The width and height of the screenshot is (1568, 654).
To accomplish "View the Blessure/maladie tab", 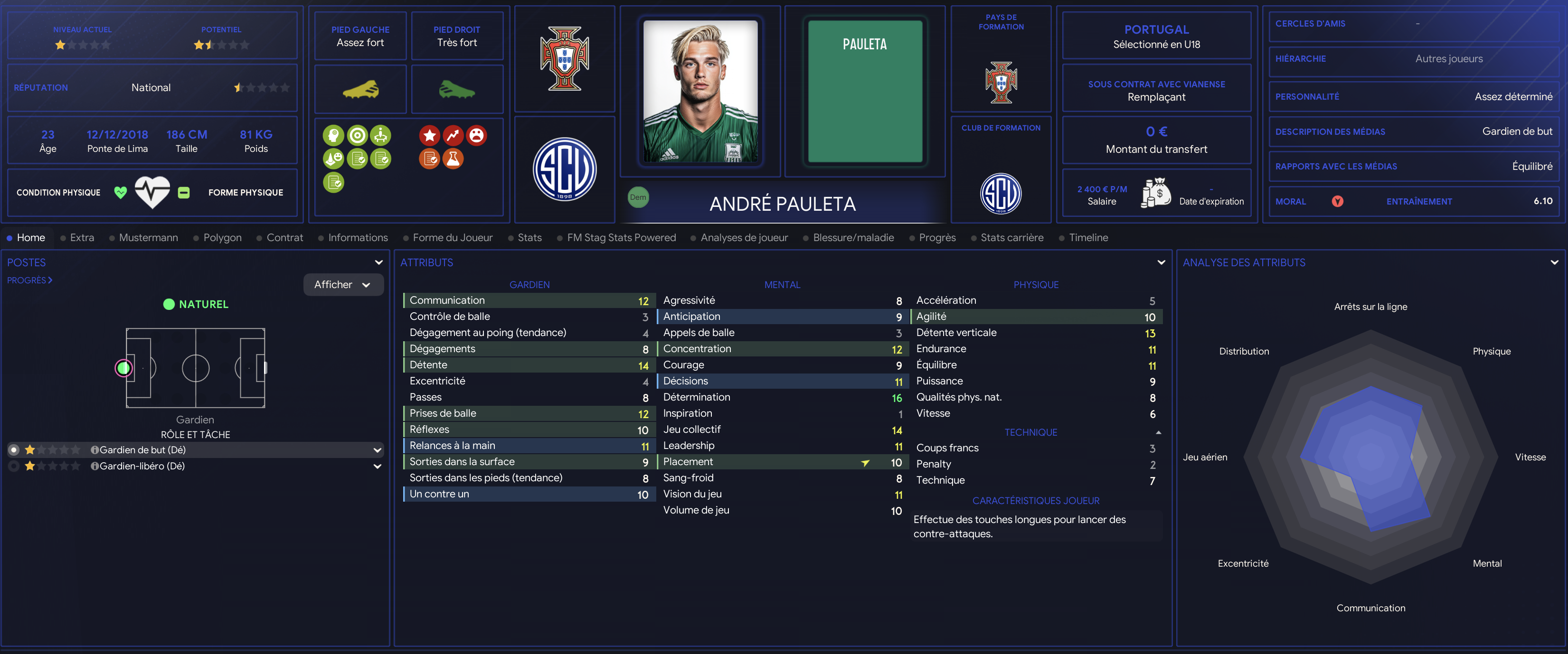I will pos(853,237).
